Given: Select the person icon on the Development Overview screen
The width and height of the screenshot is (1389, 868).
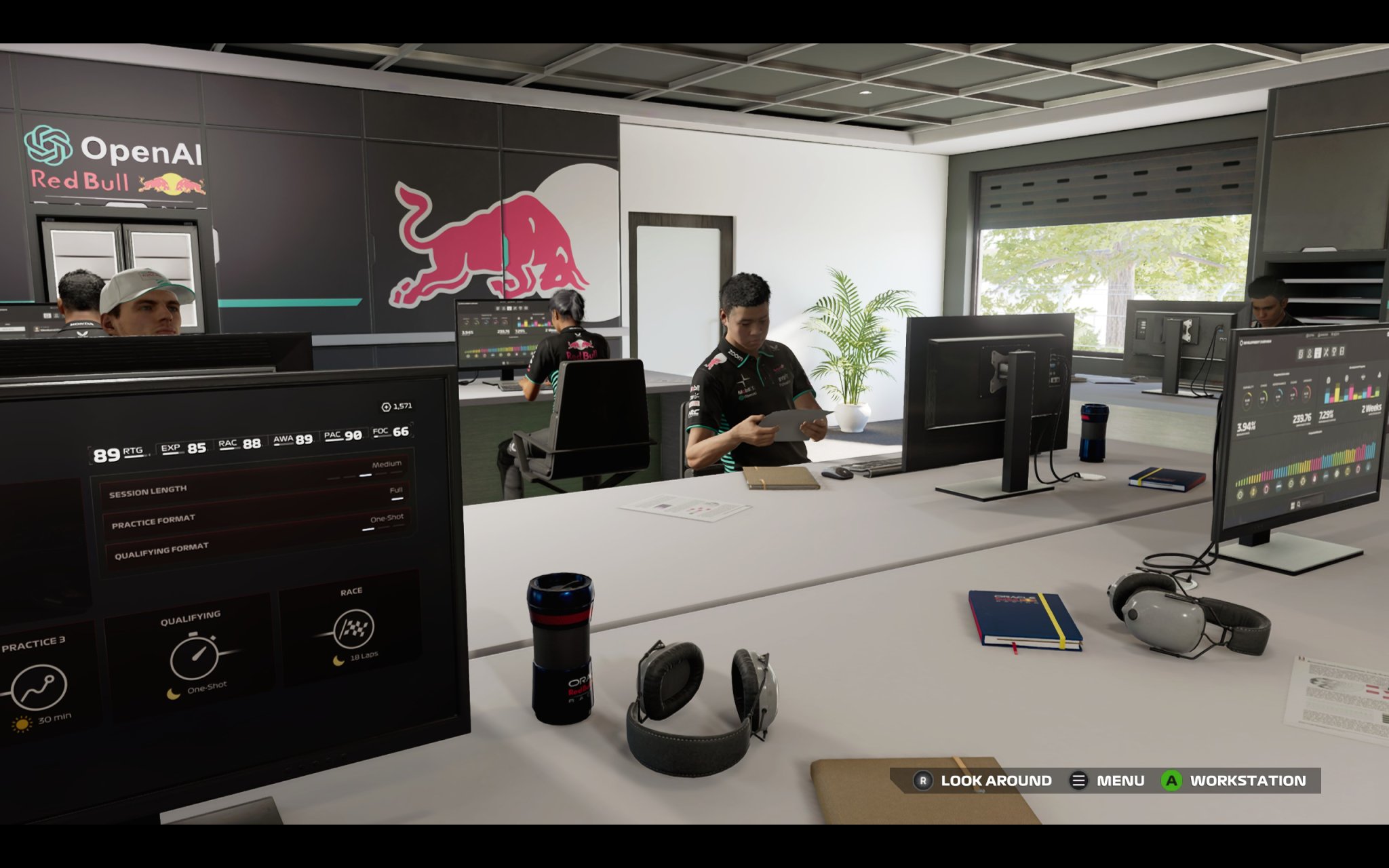Looking at the screenshot, I should coord(1309,353).
